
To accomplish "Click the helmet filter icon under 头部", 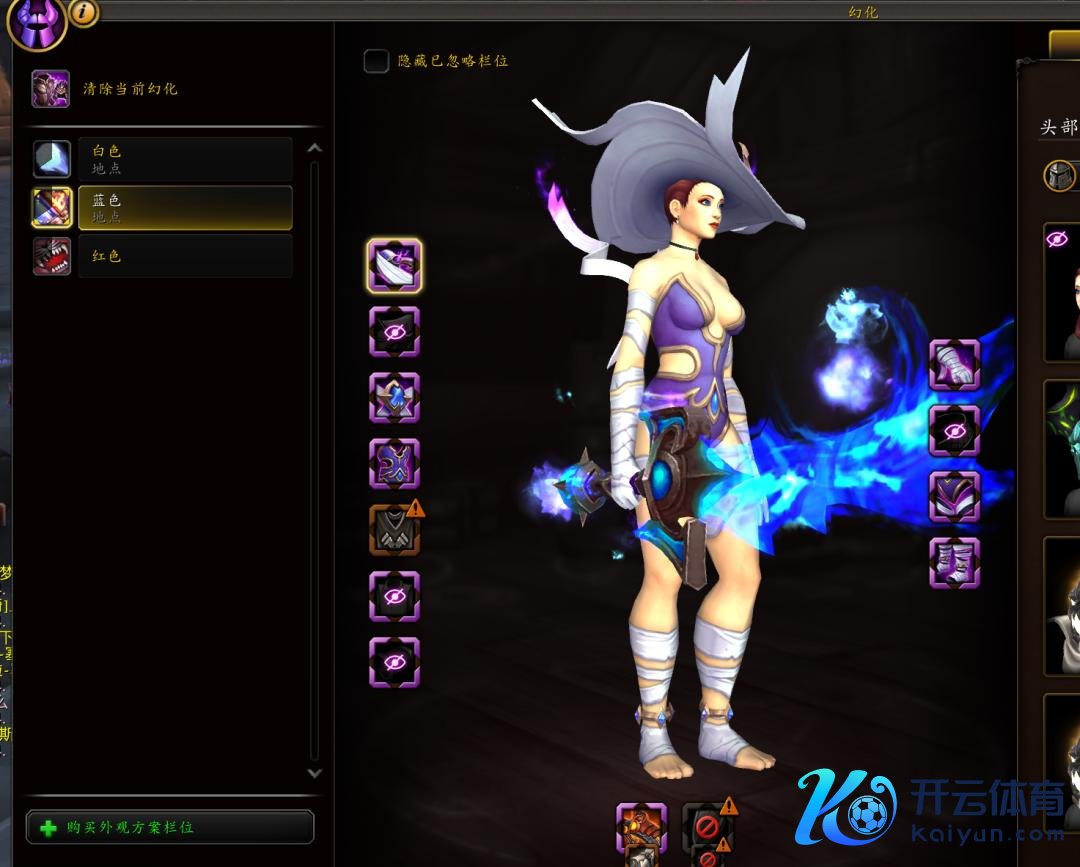I will tap(1059, 176).
